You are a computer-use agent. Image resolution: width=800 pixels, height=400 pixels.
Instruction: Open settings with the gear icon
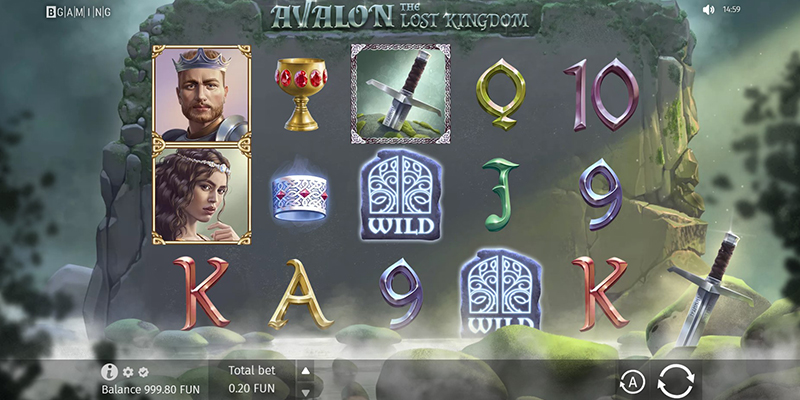(128, 372)
